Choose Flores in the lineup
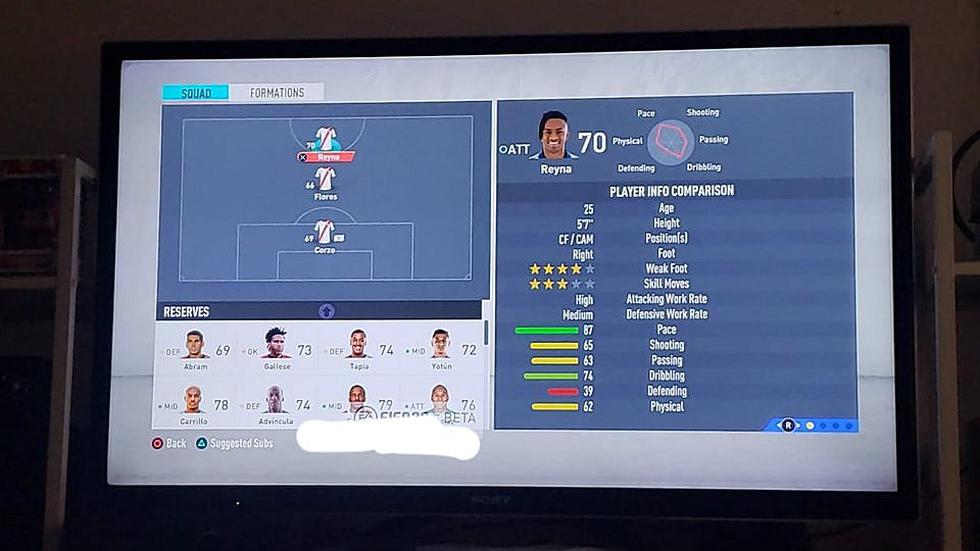The image size is (980, 551). [325, 181]
